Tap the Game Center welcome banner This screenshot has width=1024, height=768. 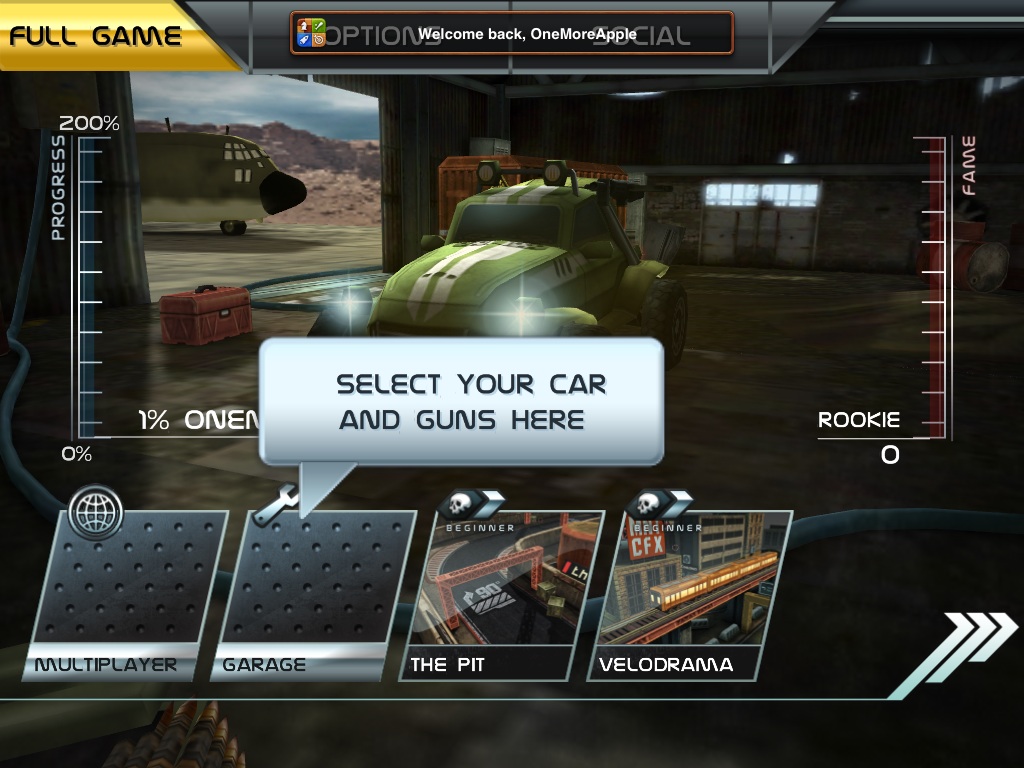pos(512,33)
